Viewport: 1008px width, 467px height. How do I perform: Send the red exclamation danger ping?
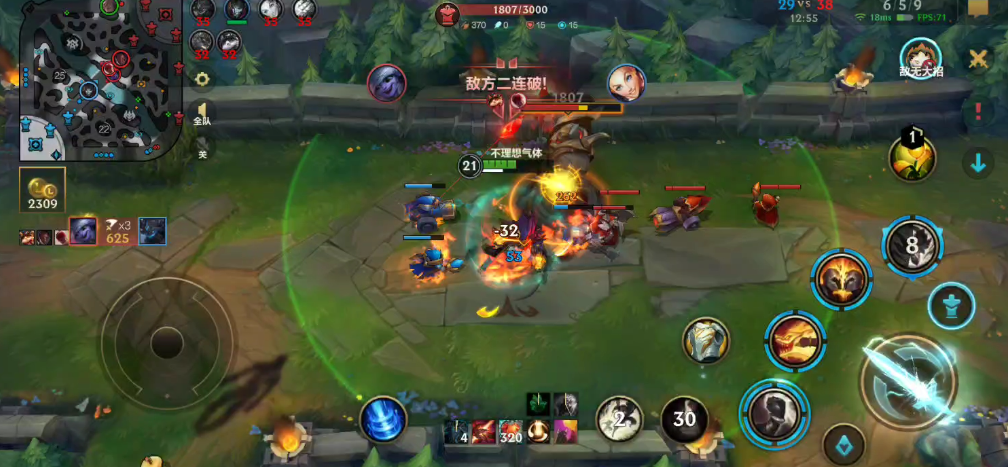(x=978, y=112)
